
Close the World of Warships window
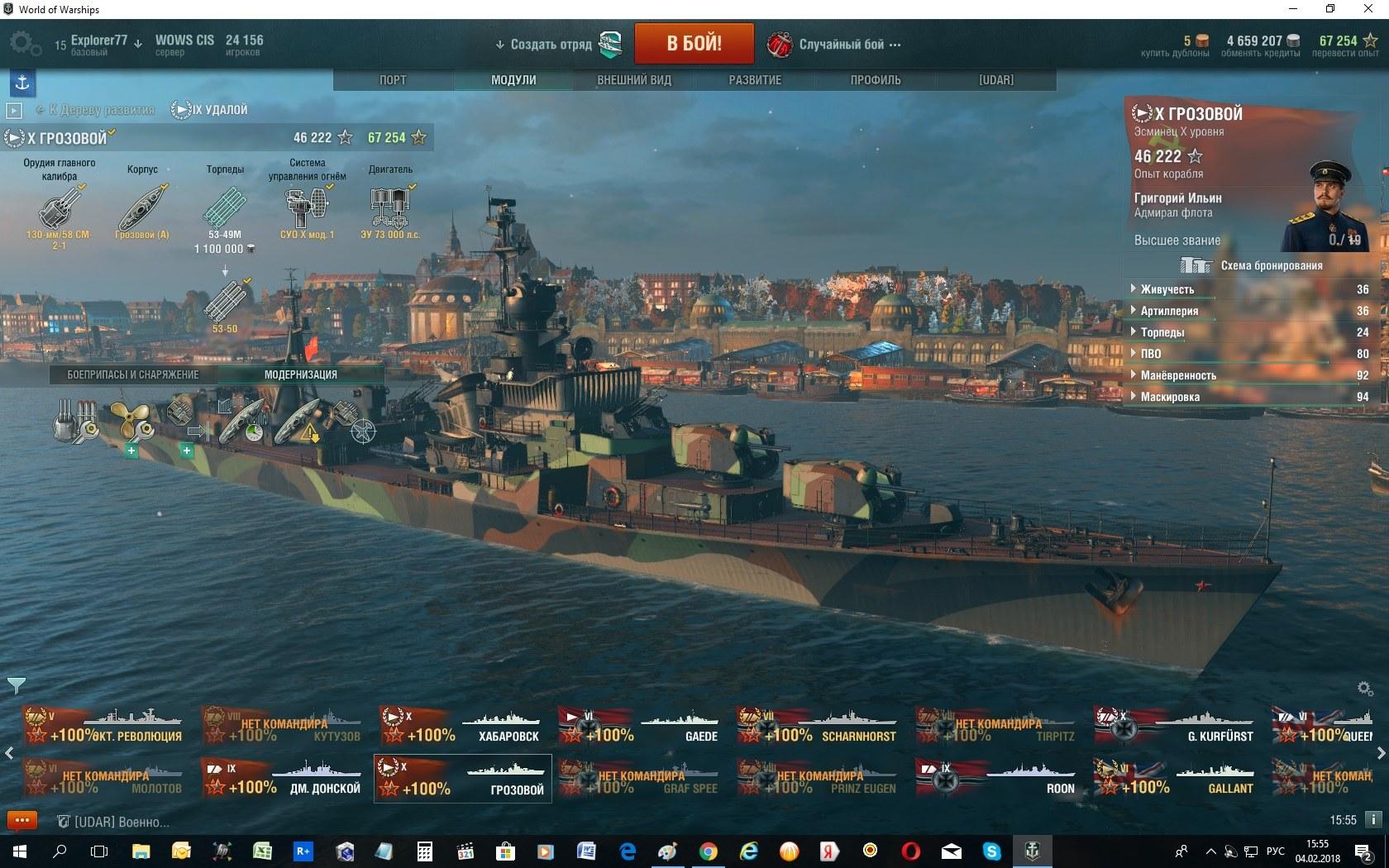pyautogui.click(x=1368, y=9)
